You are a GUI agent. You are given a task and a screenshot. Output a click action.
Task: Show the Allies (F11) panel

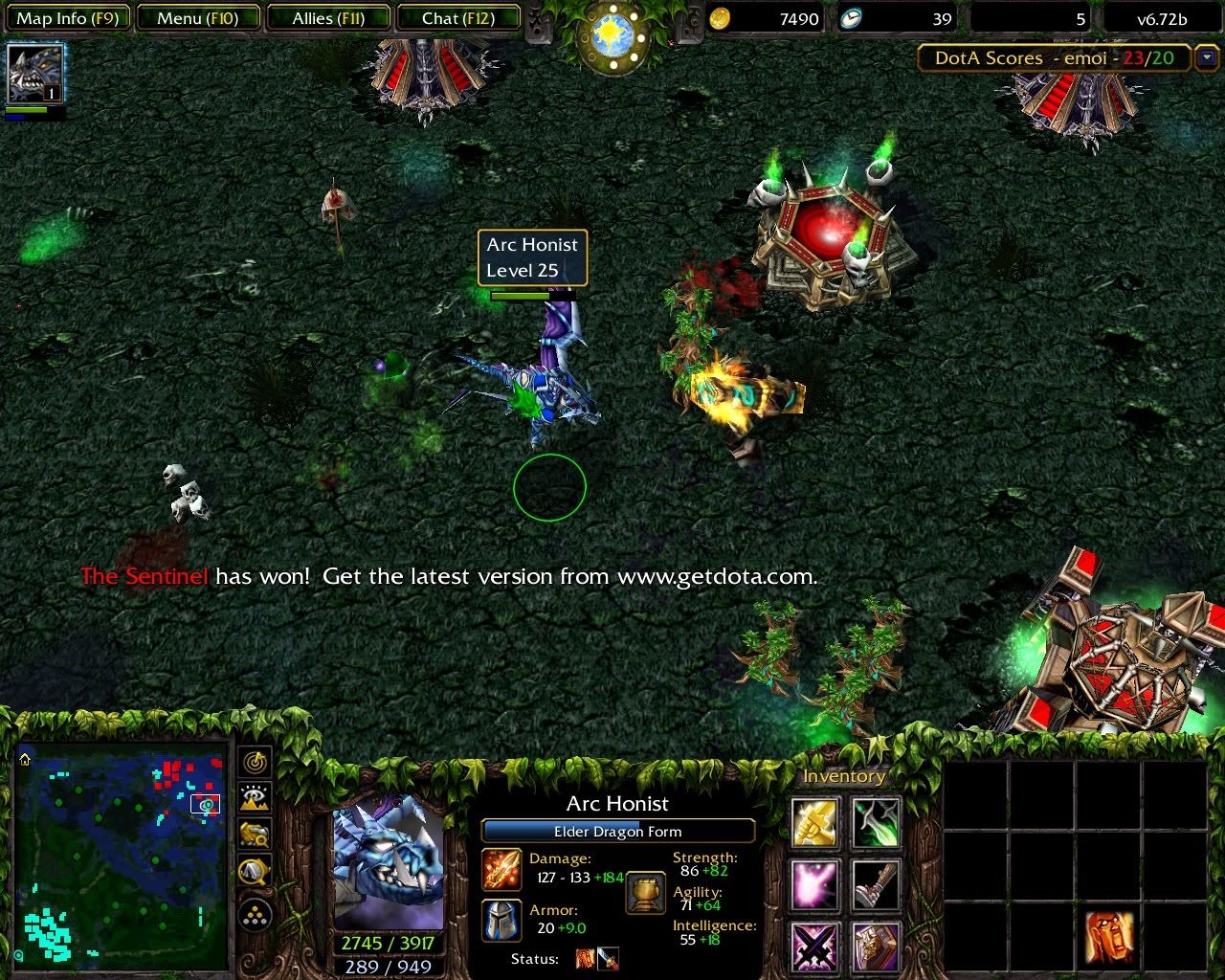point(328,18)
